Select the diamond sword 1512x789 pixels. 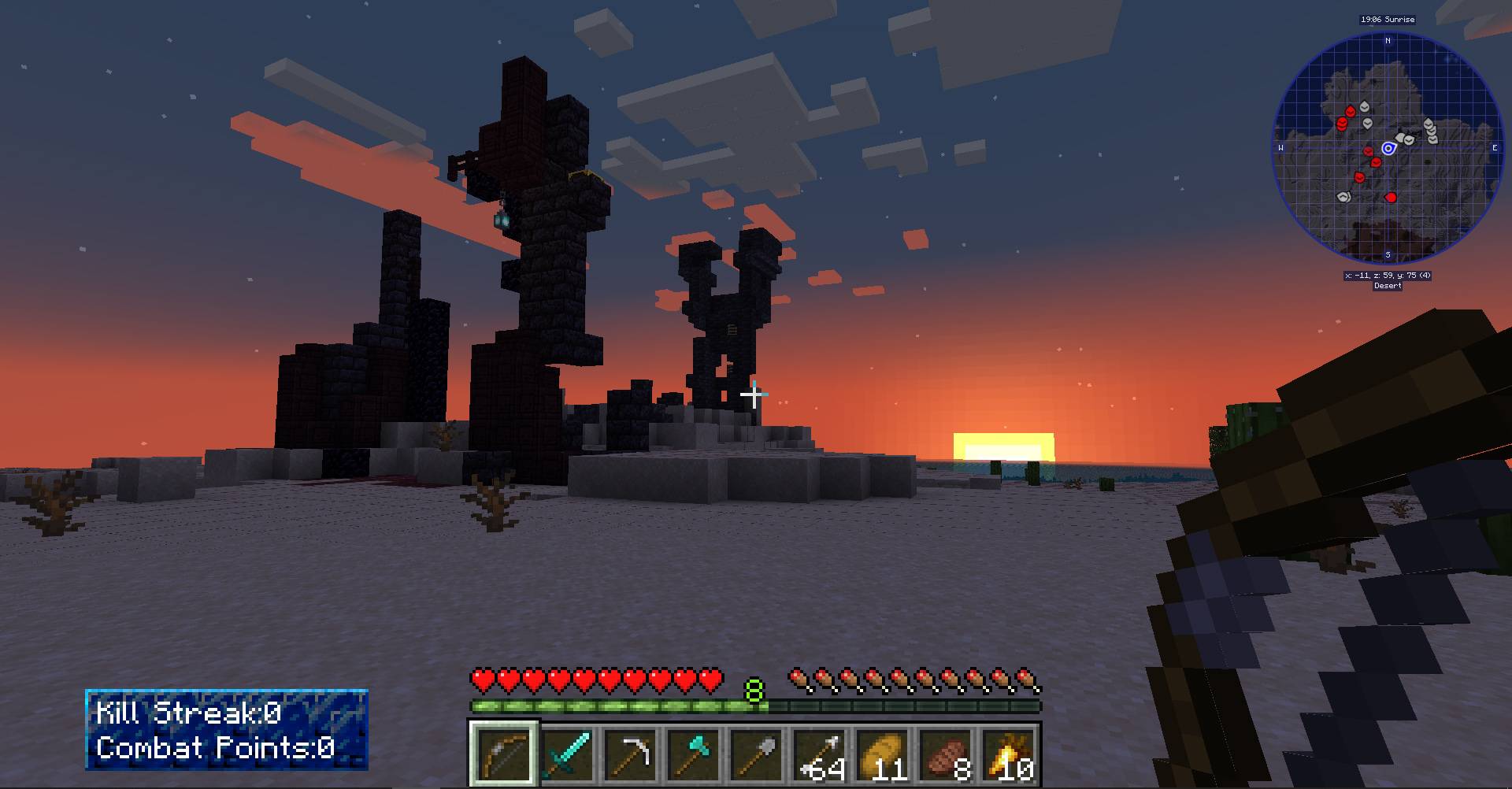click(x=569, y=752)
